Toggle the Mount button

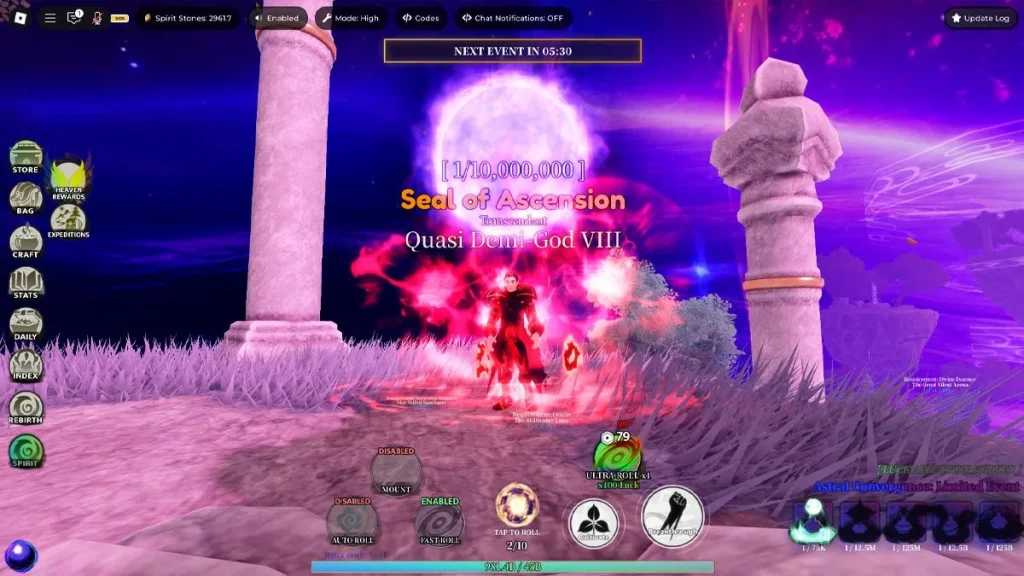tap(396, 470)
